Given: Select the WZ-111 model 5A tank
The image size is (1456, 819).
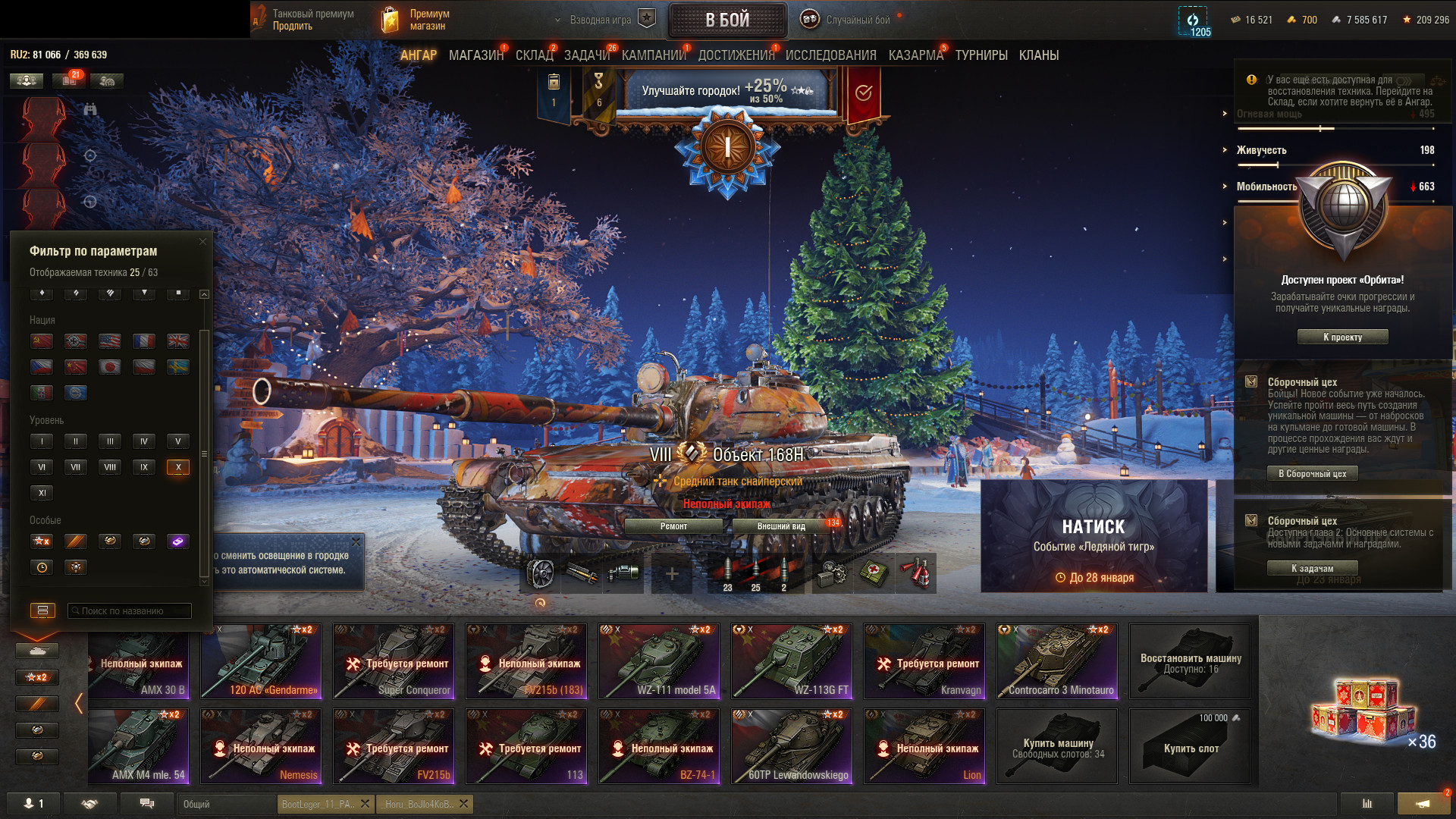Looking at the screenshot, I should click(658, 661).
